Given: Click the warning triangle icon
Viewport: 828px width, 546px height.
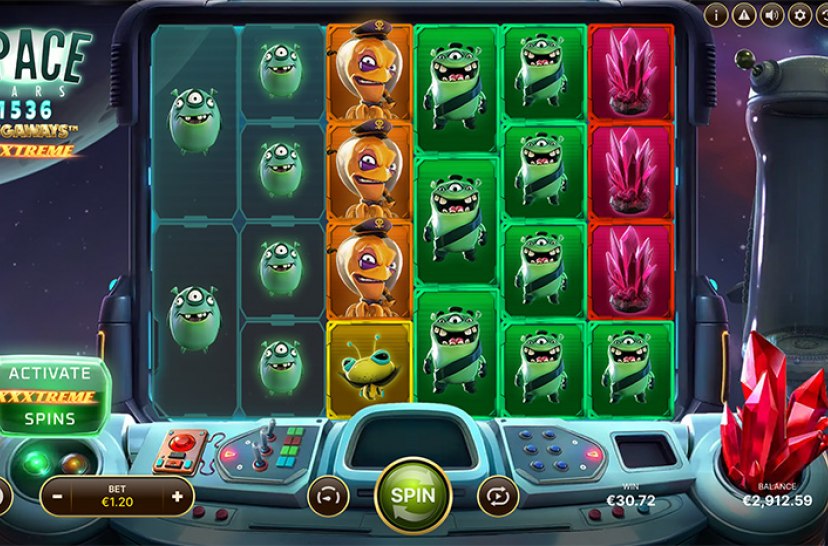Looking at the screenshot, I should pyautogui.click(x=743, y=14).
